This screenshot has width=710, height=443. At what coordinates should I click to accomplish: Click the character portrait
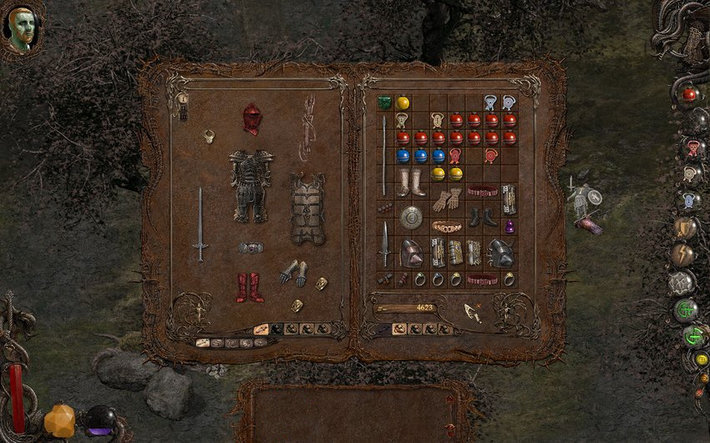click(22, 30)
